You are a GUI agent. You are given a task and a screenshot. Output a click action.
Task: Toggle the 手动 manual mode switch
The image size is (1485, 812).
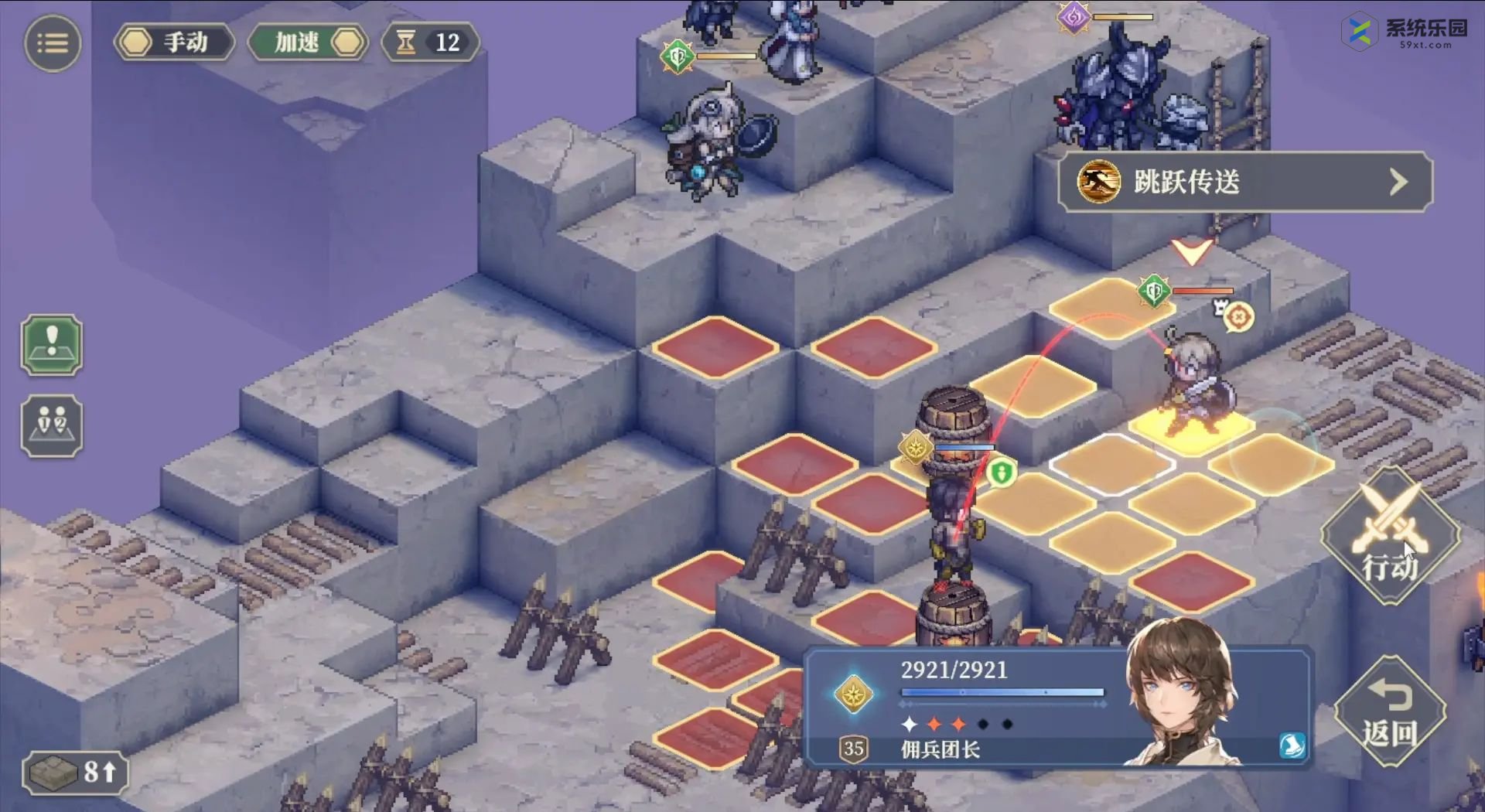pyautogui.click(x=174, y=43)
